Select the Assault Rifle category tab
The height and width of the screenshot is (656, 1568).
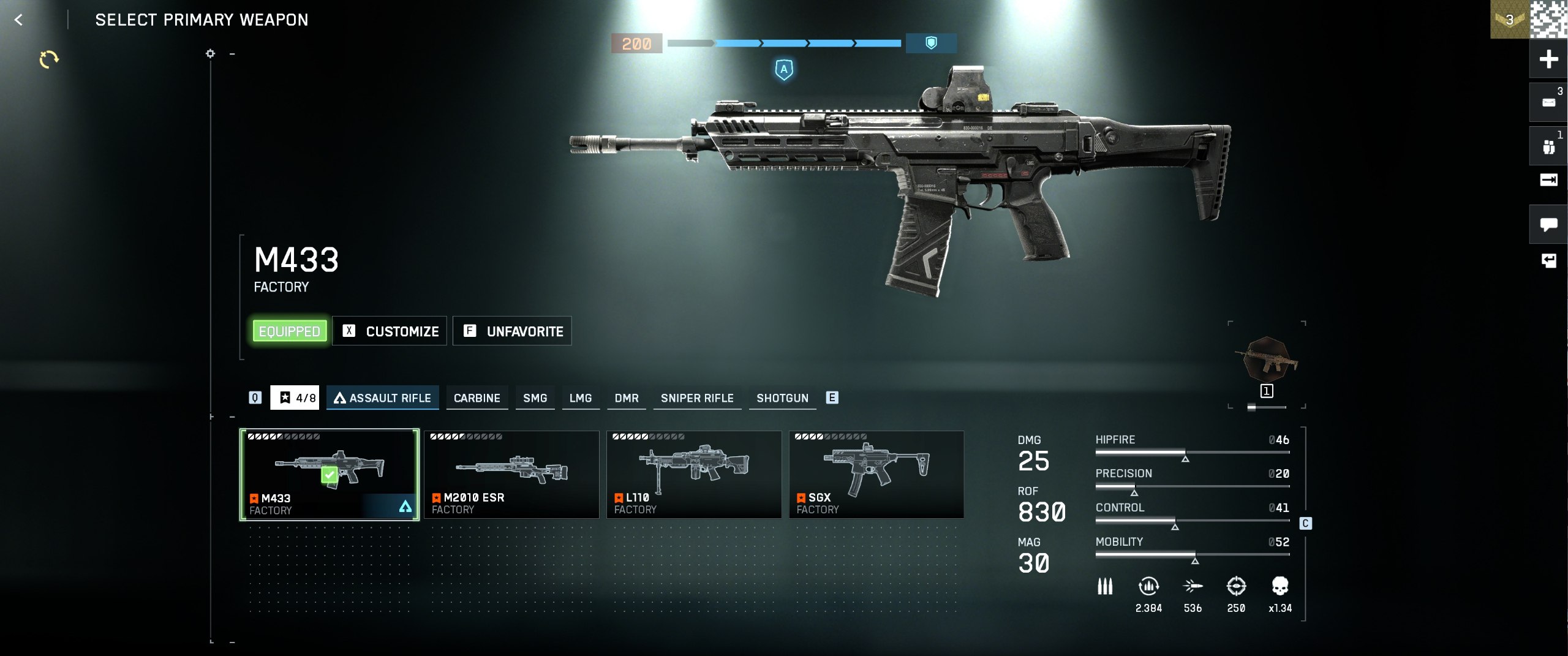383,398
